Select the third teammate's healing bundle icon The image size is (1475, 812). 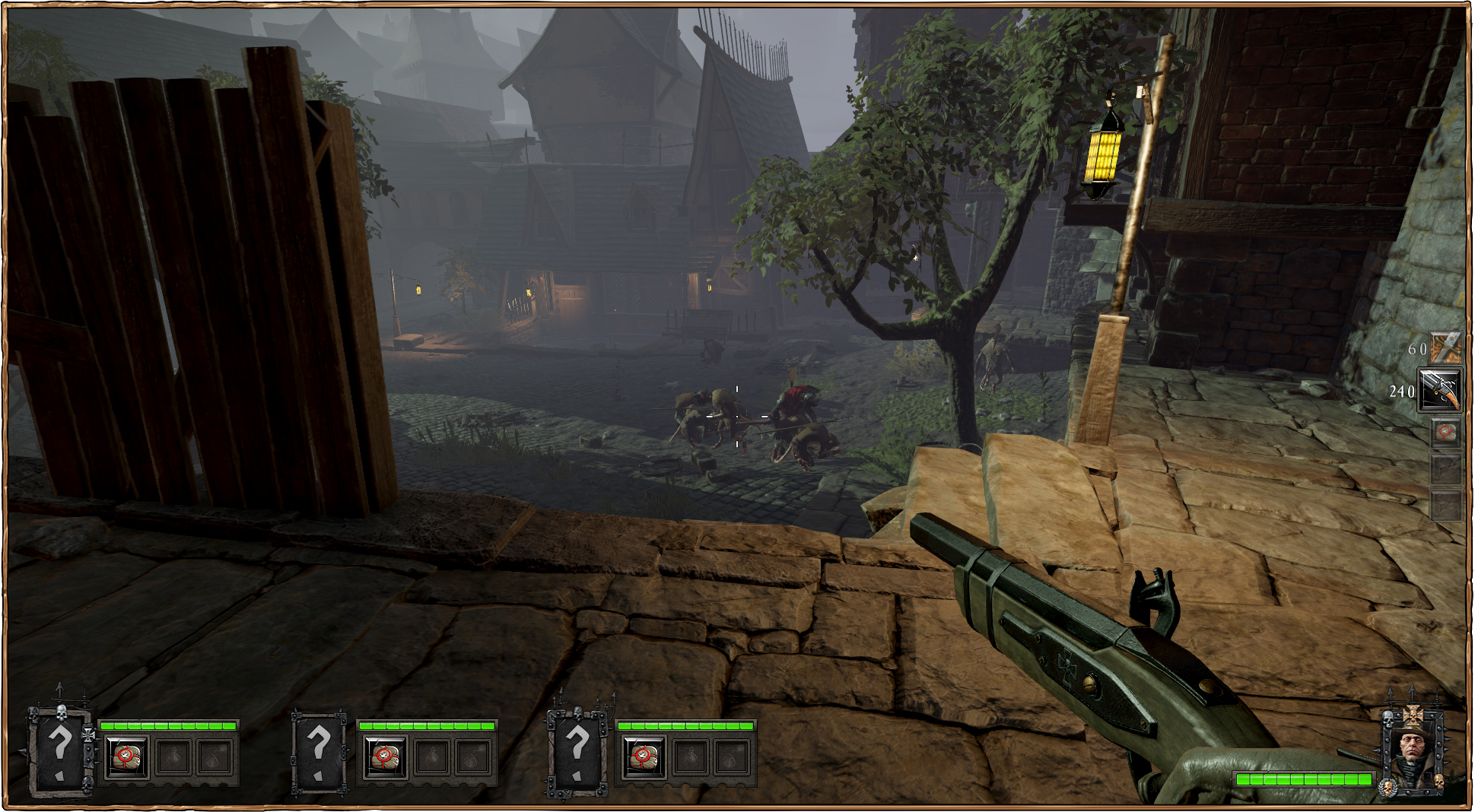pos(645,759)
